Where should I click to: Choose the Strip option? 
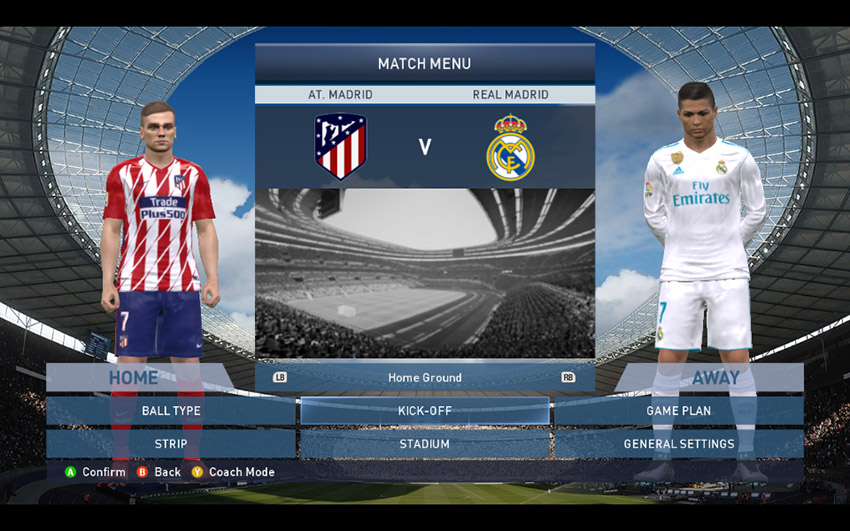[x=171, y=444]
